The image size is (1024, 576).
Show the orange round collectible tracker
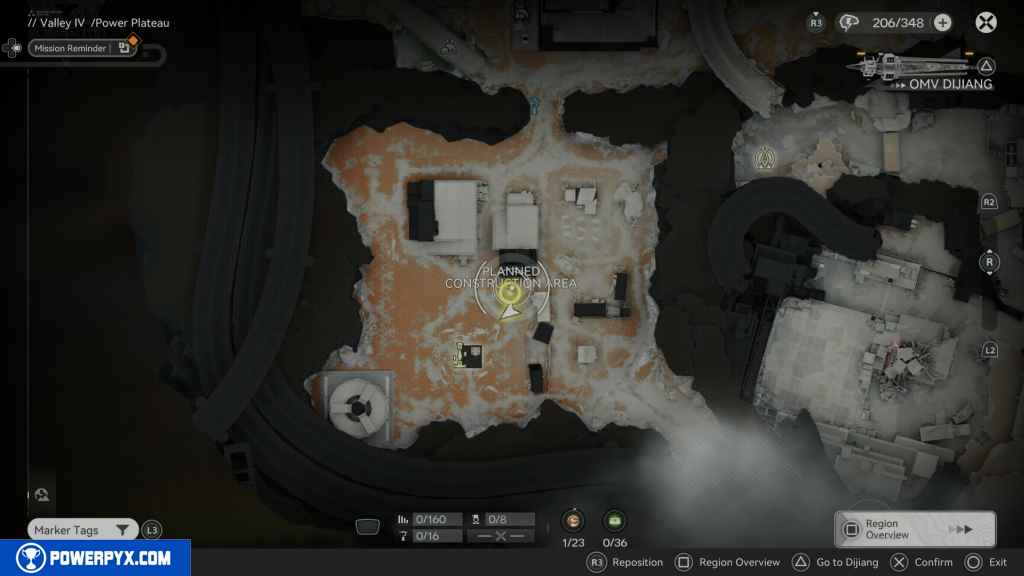pos(573,520)
